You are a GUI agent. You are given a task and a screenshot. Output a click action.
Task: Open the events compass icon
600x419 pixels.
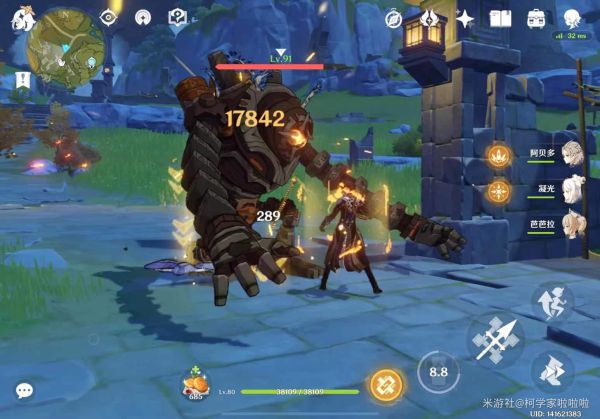pyautogui.click(x=392, y=18)
